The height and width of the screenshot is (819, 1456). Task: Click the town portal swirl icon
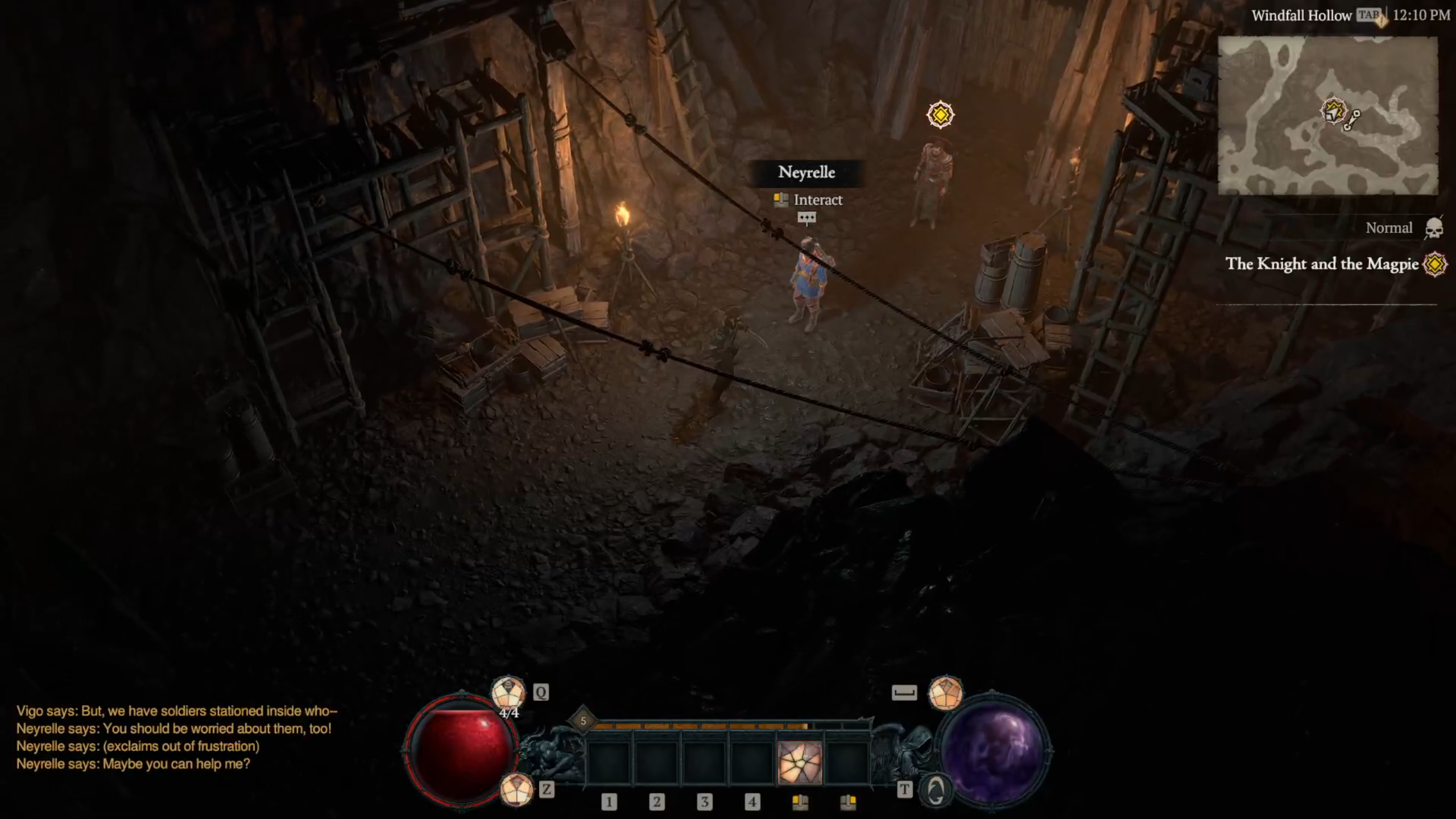936,790
